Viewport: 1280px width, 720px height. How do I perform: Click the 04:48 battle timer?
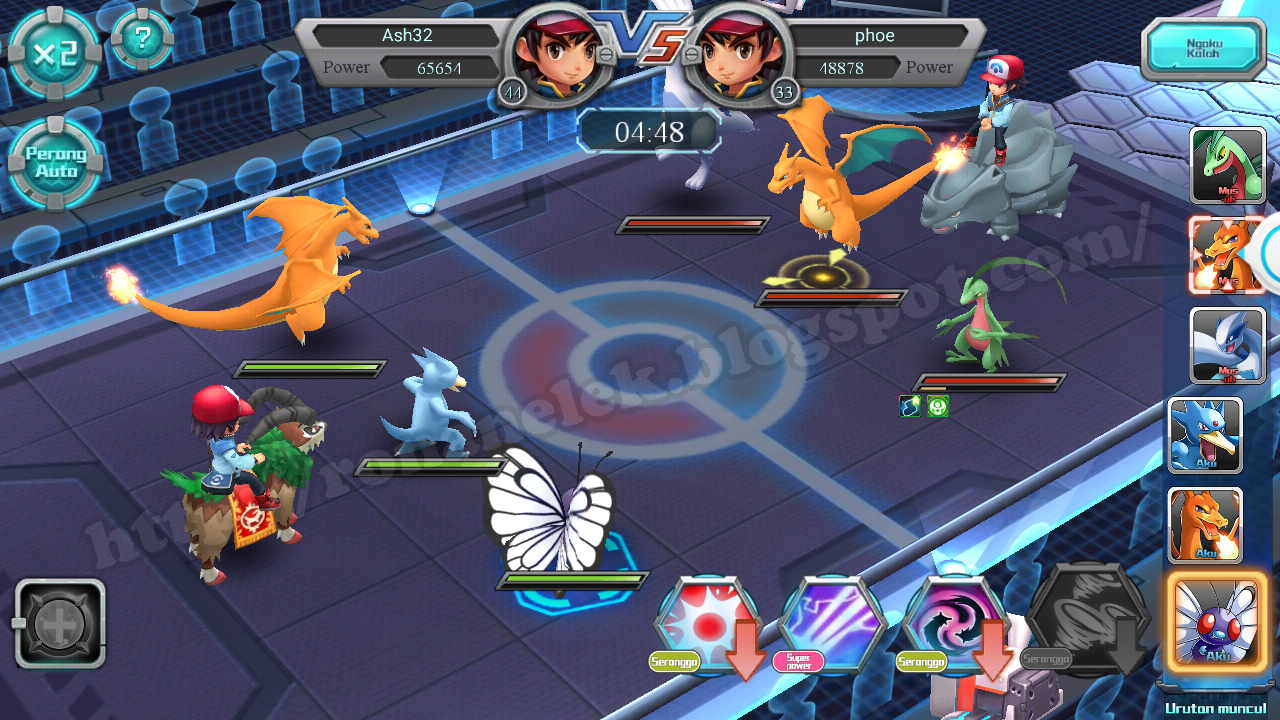pos(648,131)
